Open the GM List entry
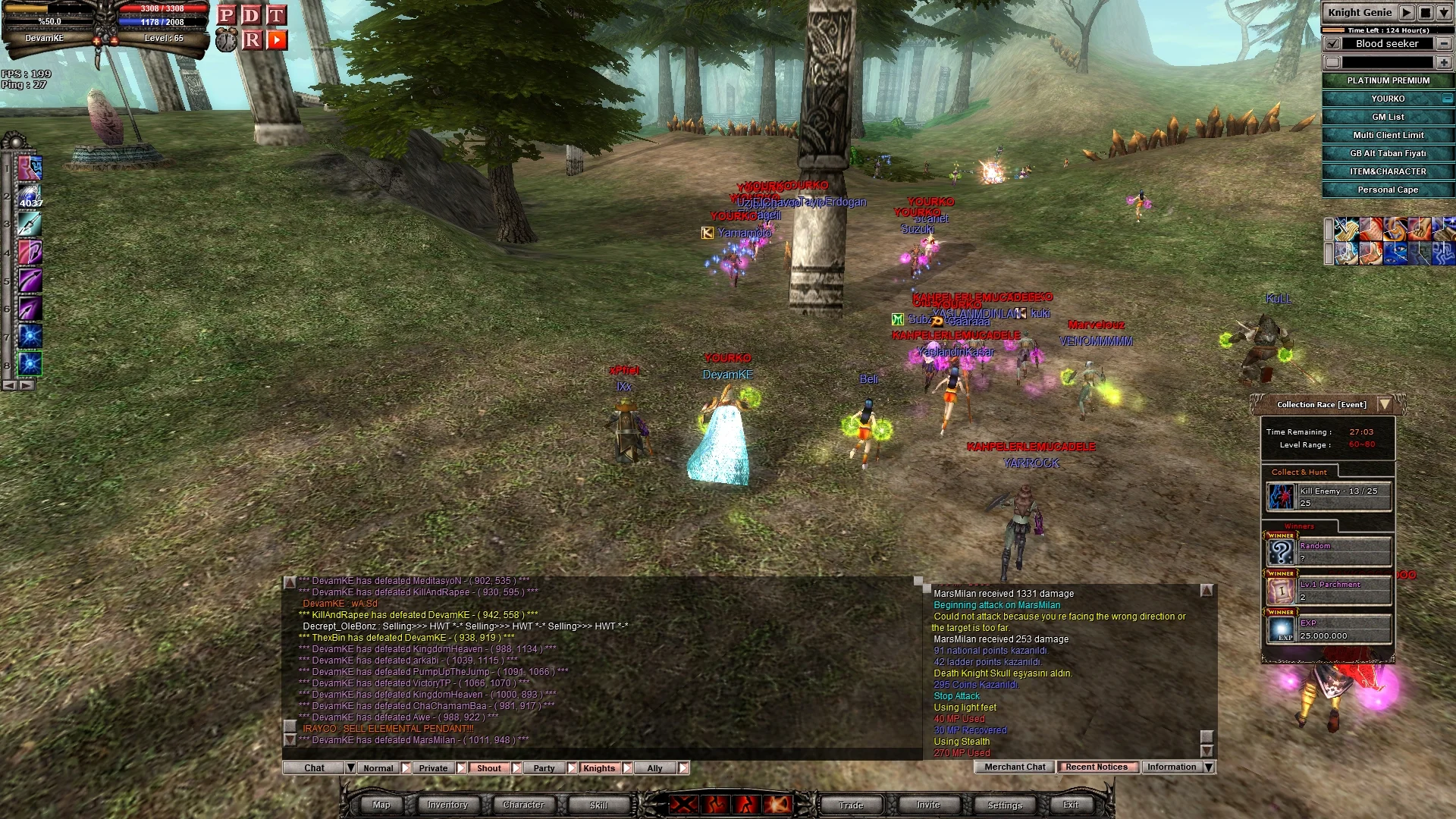Viewport: 1456px width, 819px height. coord(1388,117)
